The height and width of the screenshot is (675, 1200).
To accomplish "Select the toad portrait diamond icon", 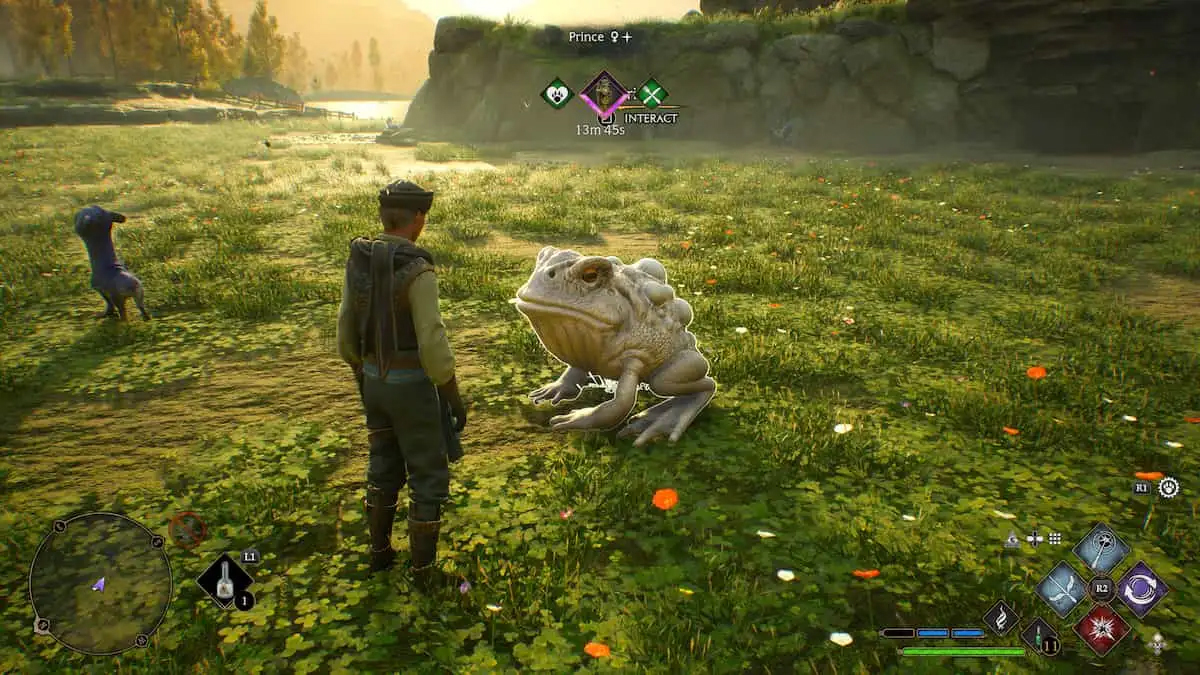I will tap(604, 93).
